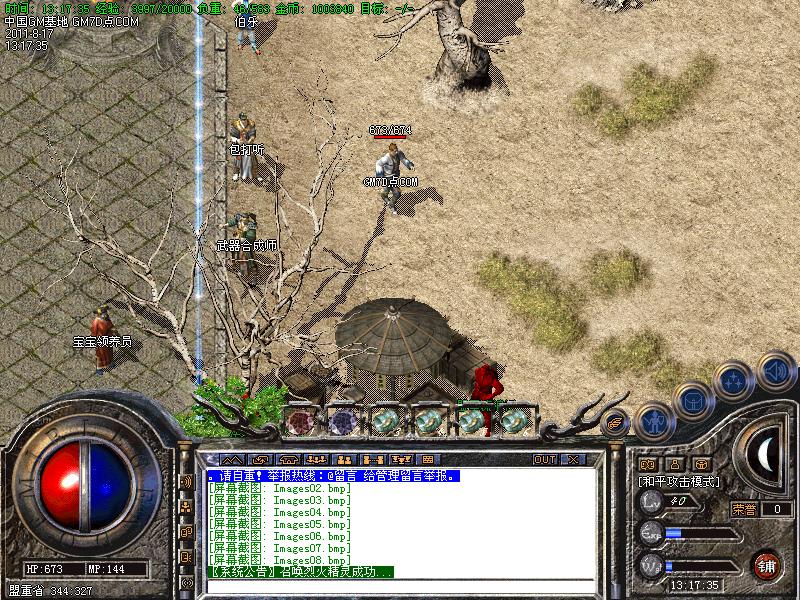
Task: Click the chat text input line
Action: coord(400,585)
